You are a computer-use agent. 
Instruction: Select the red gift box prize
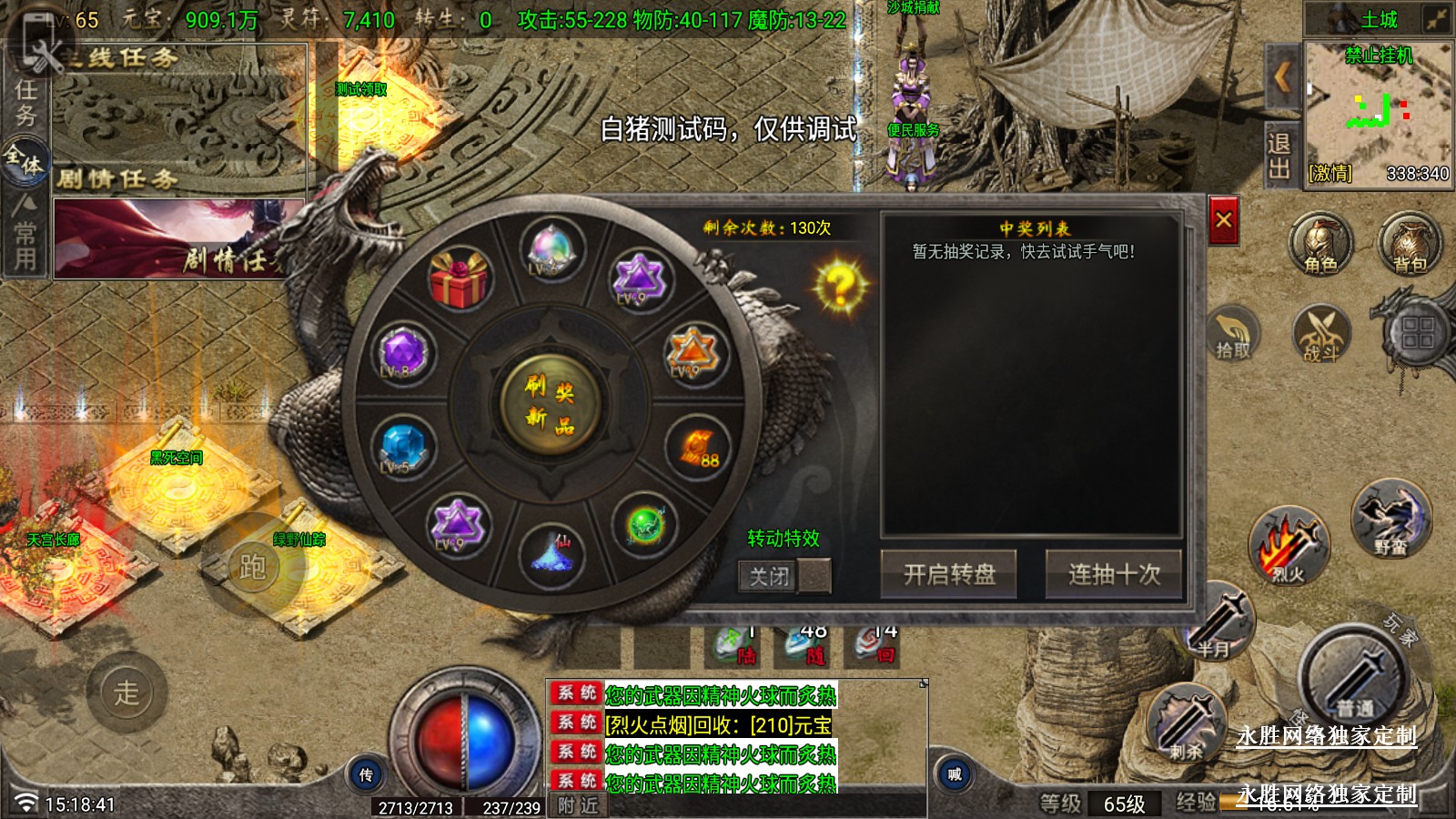(460, 278)
